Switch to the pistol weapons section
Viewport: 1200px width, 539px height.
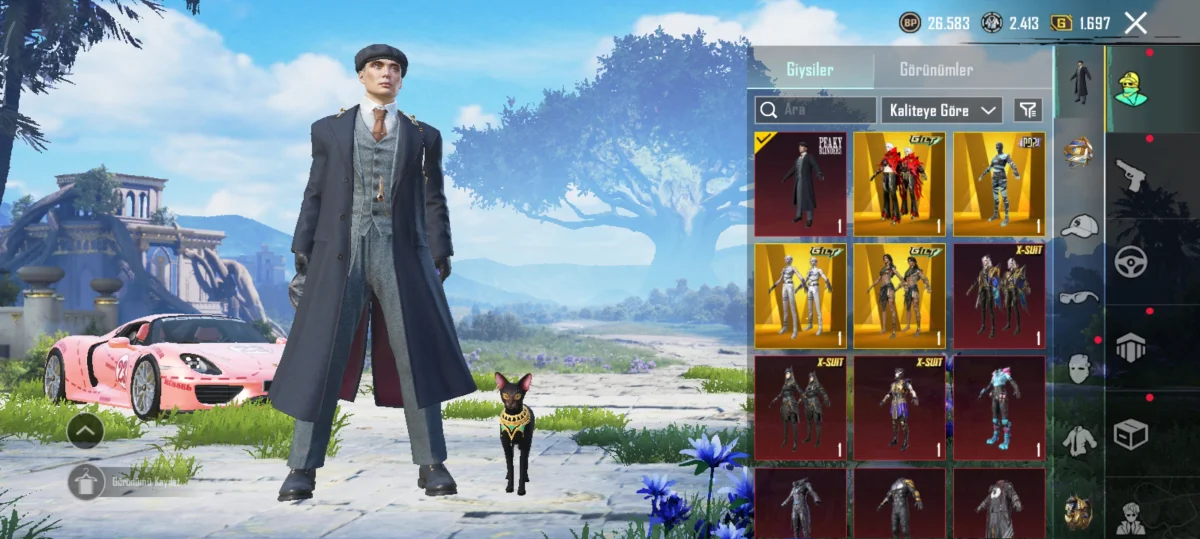[1131, 175]
